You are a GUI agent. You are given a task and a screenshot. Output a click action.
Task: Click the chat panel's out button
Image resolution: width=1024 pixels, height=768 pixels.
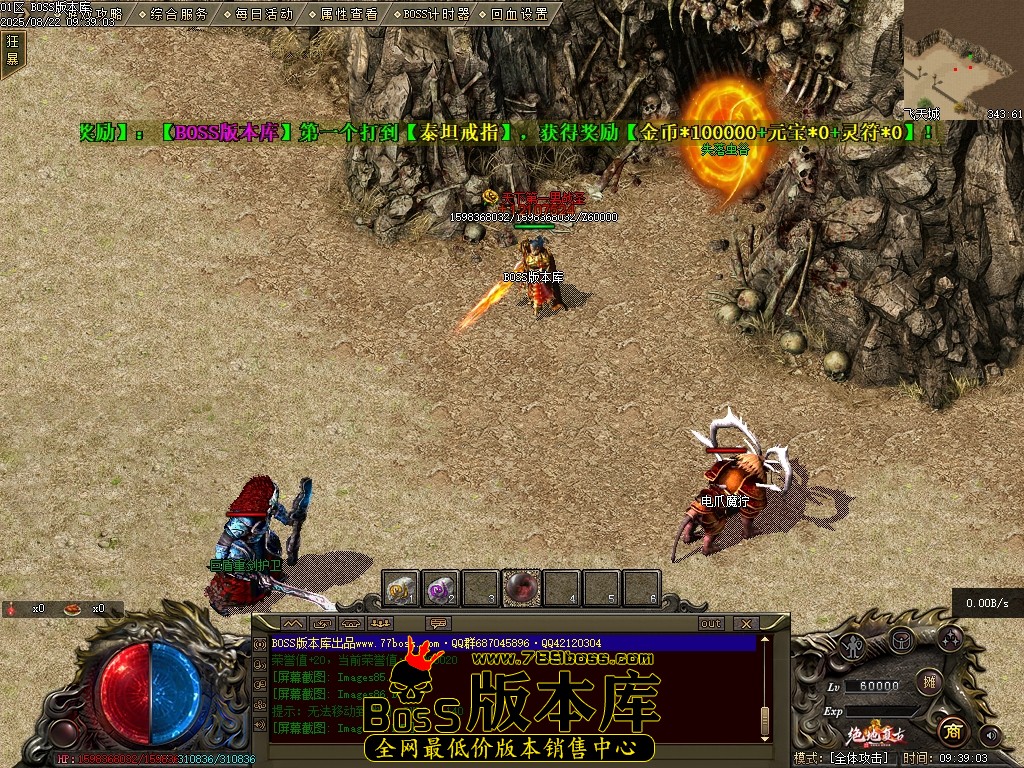point(711,624)
